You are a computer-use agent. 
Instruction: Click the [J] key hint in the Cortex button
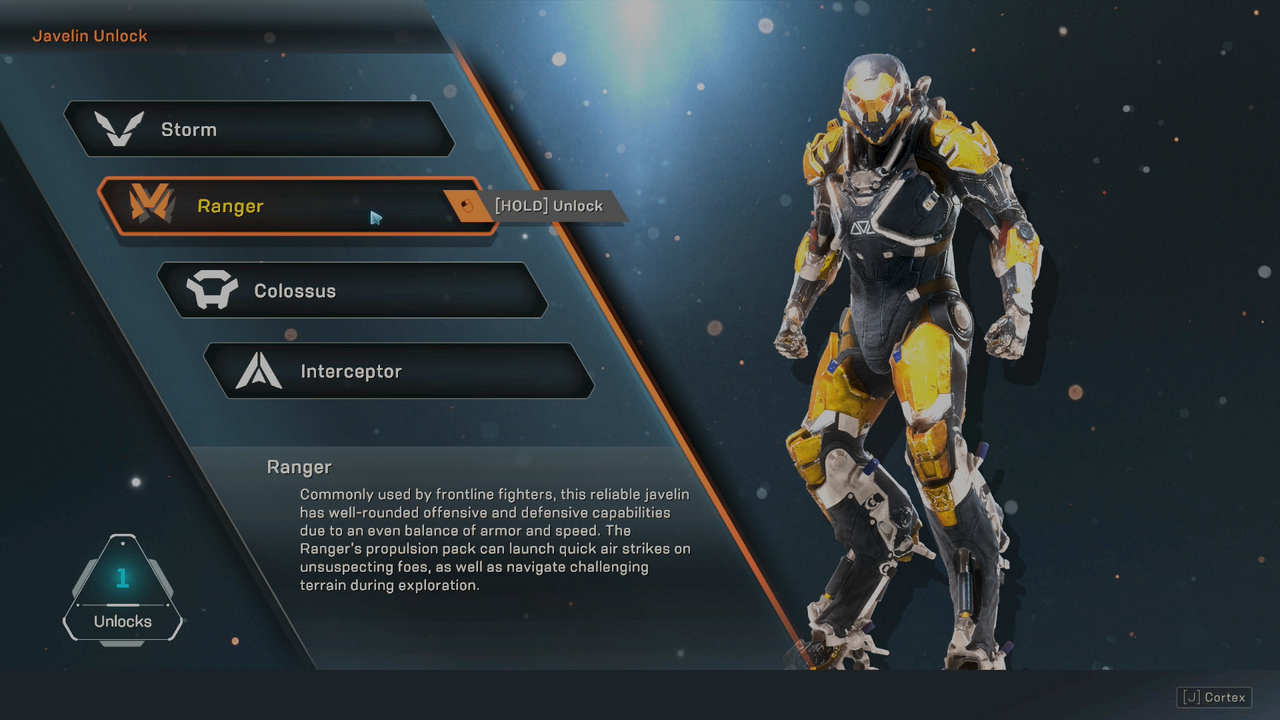[x=1191, y=697]
